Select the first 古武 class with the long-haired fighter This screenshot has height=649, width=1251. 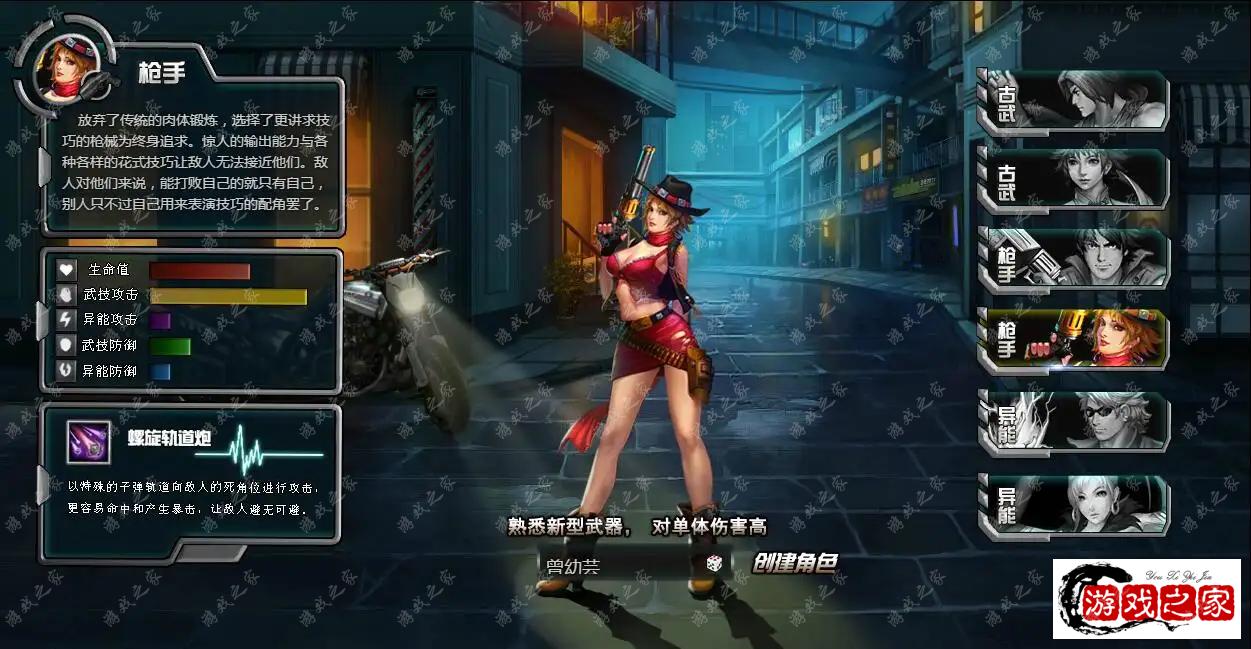(x=1074, y=101)
